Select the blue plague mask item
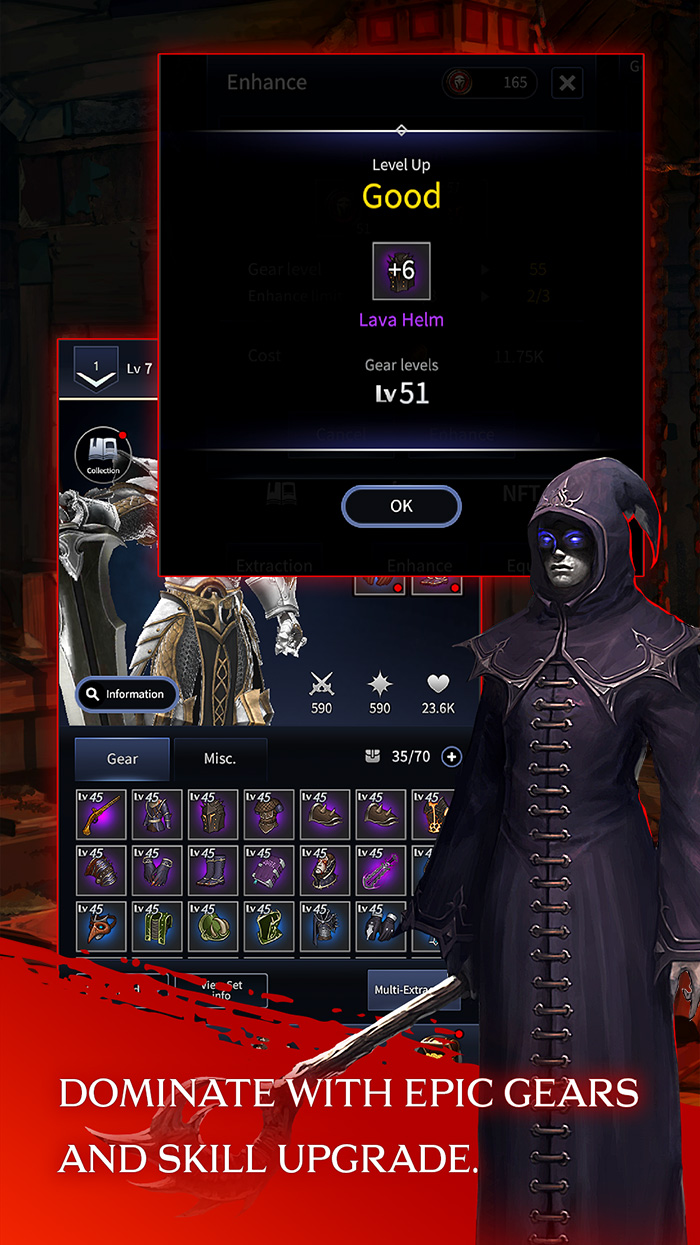 pyautogui.click(x=101, y=927)
